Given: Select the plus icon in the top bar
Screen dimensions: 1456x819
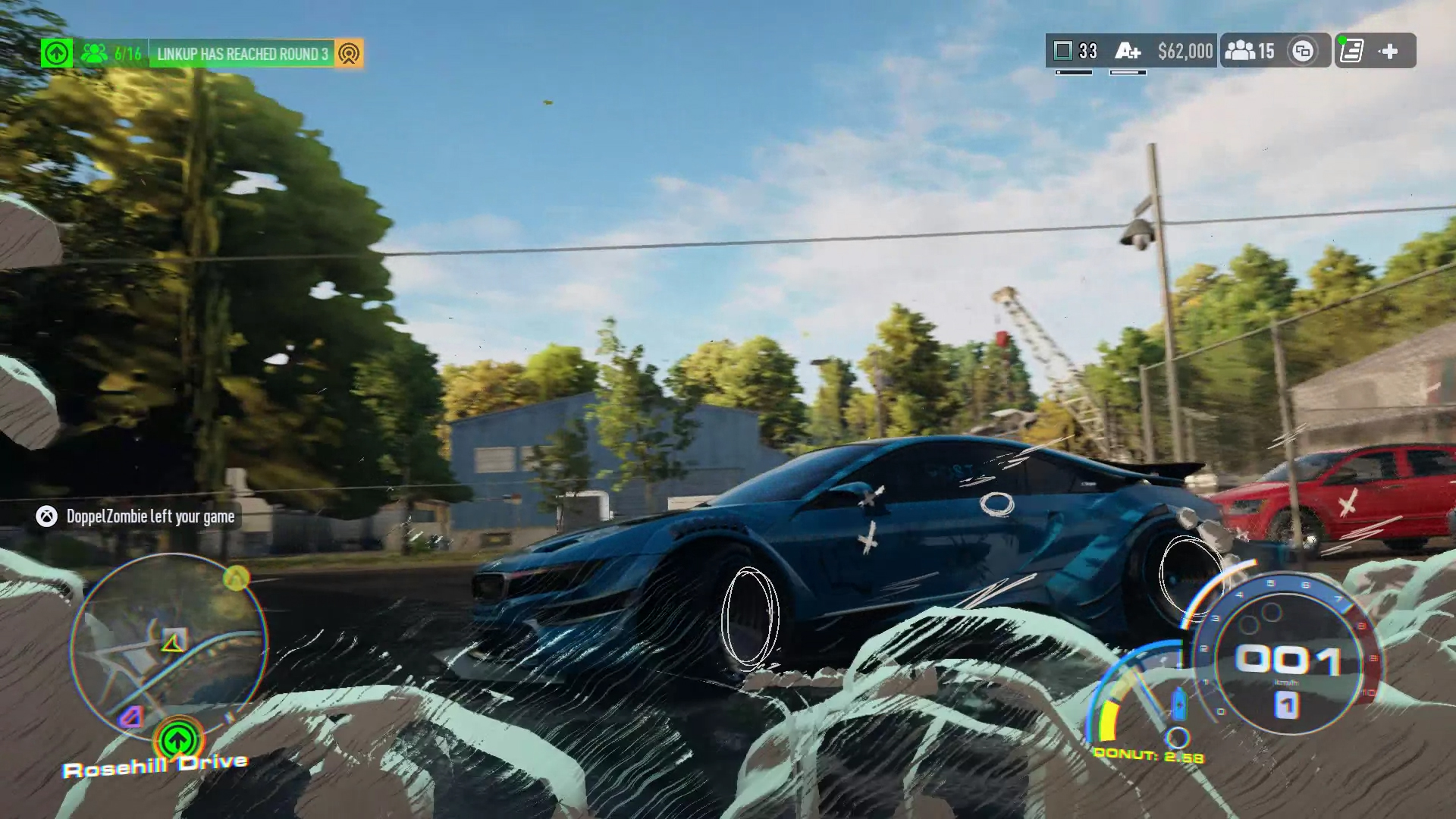Looking at the screenshot, I should [1389, 52].
